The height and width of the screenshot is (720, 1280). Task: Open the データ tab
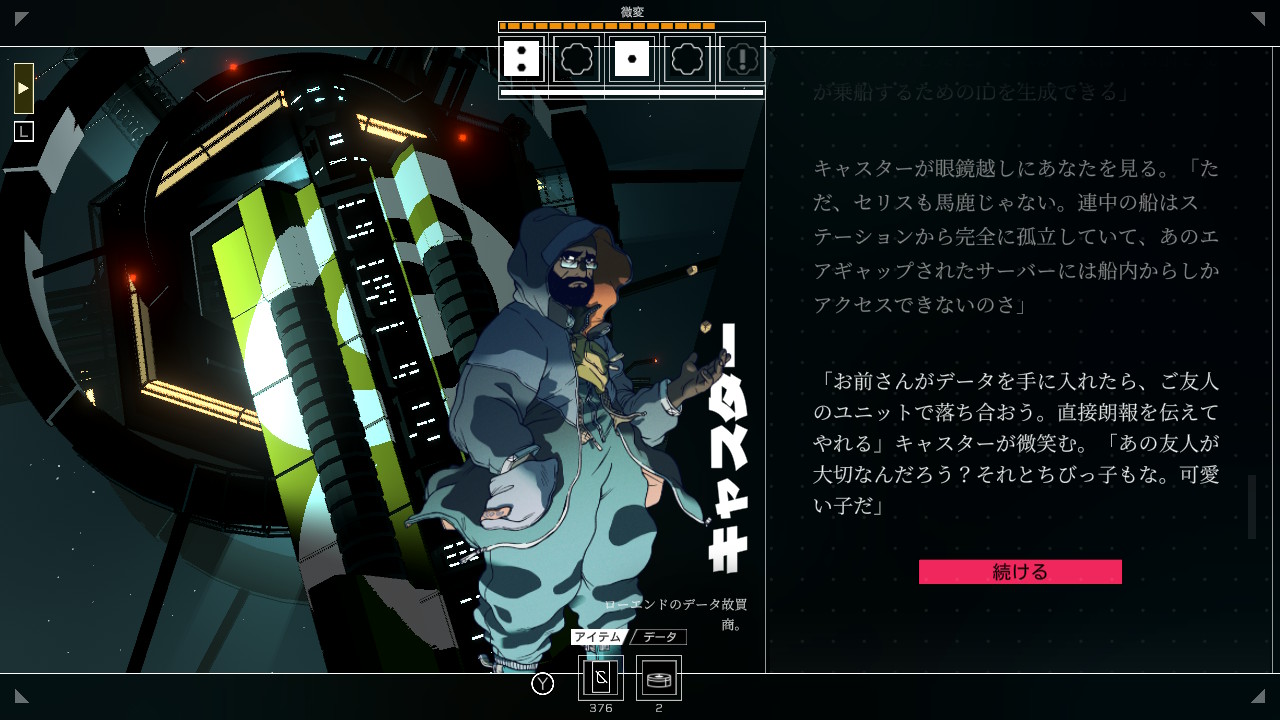[x=659, y=637]
